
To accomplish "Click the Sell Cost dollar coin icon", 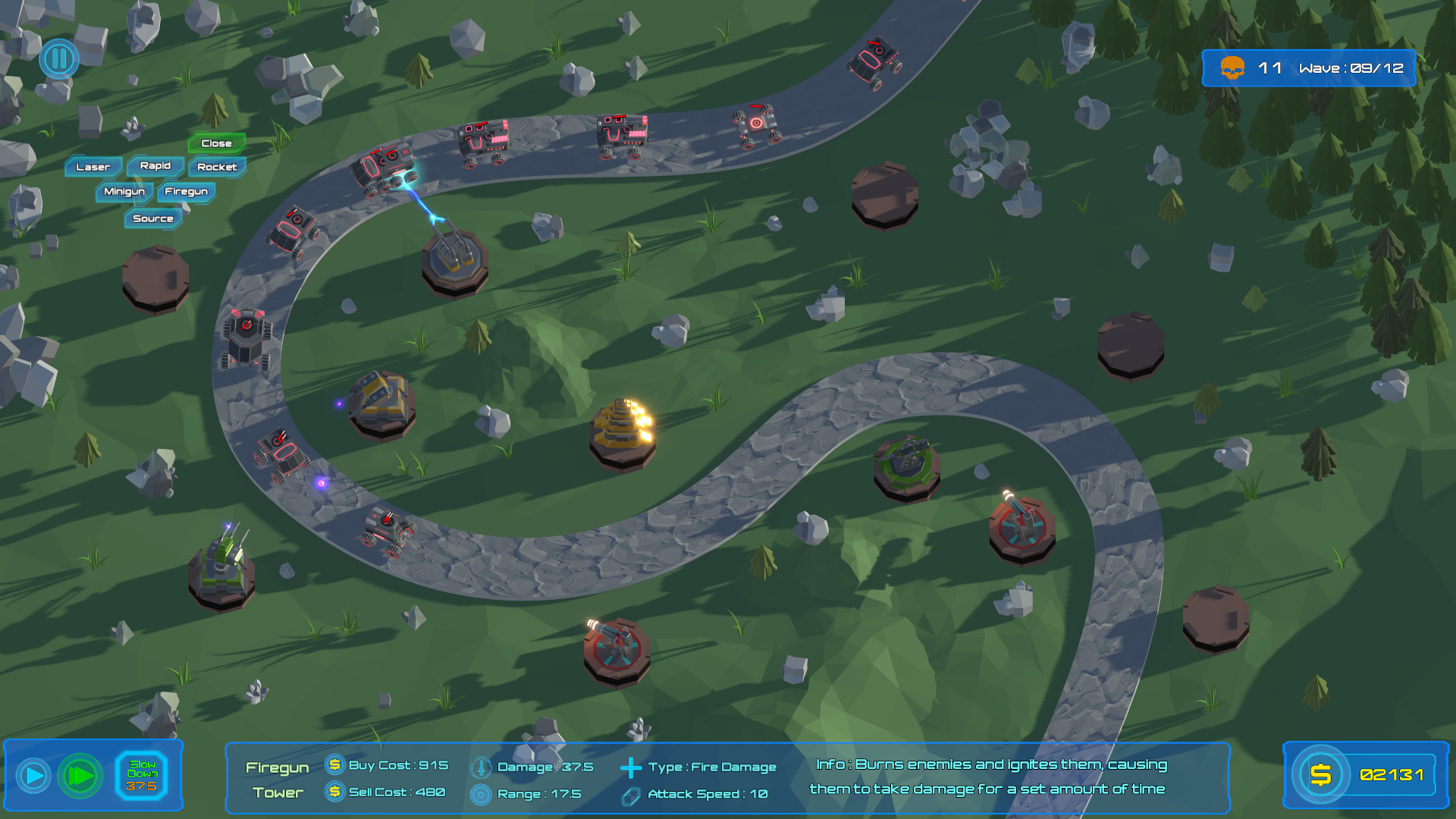I will click(x=332, y=792).
